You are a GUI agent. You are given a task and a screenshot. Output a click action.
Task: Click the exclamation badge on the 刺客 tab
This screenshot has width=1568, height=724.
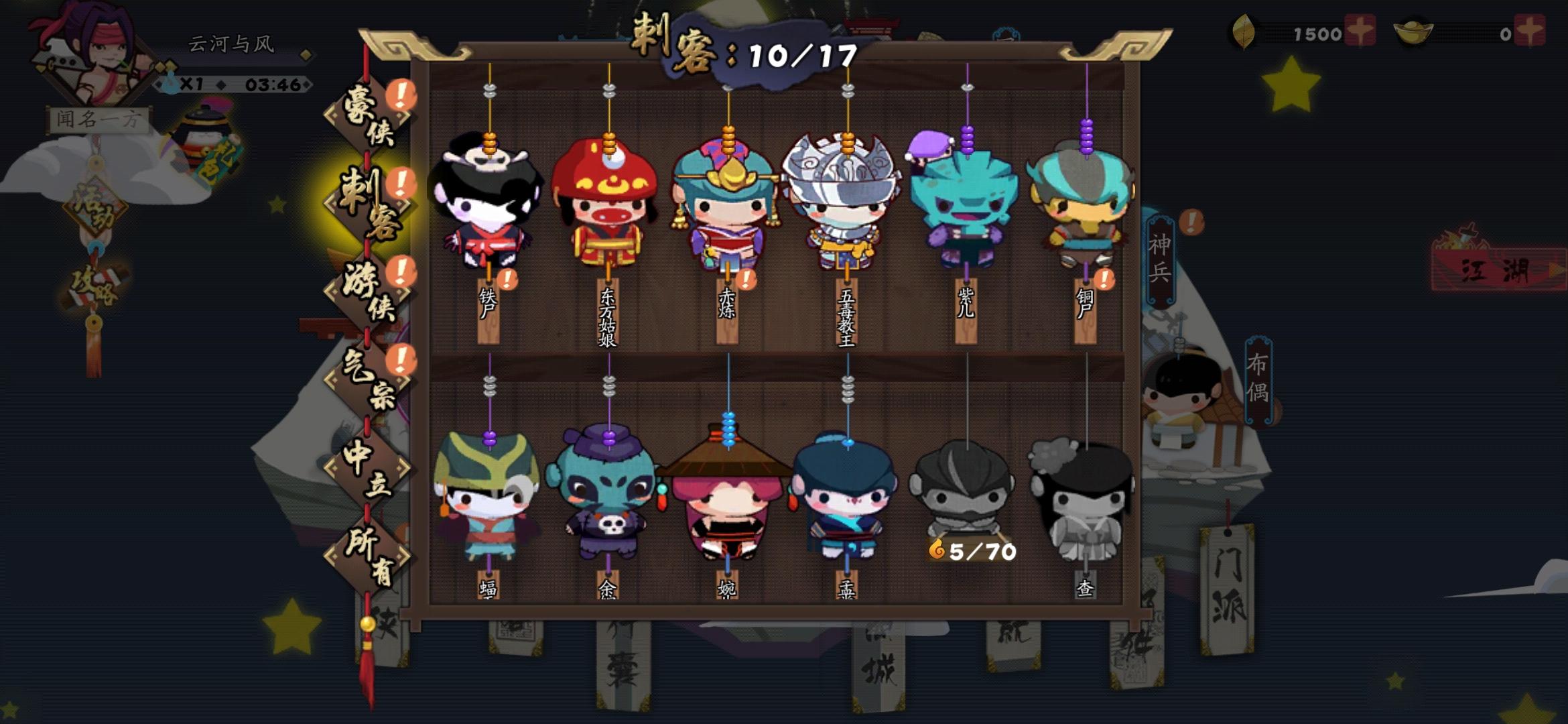click(401, 181)
